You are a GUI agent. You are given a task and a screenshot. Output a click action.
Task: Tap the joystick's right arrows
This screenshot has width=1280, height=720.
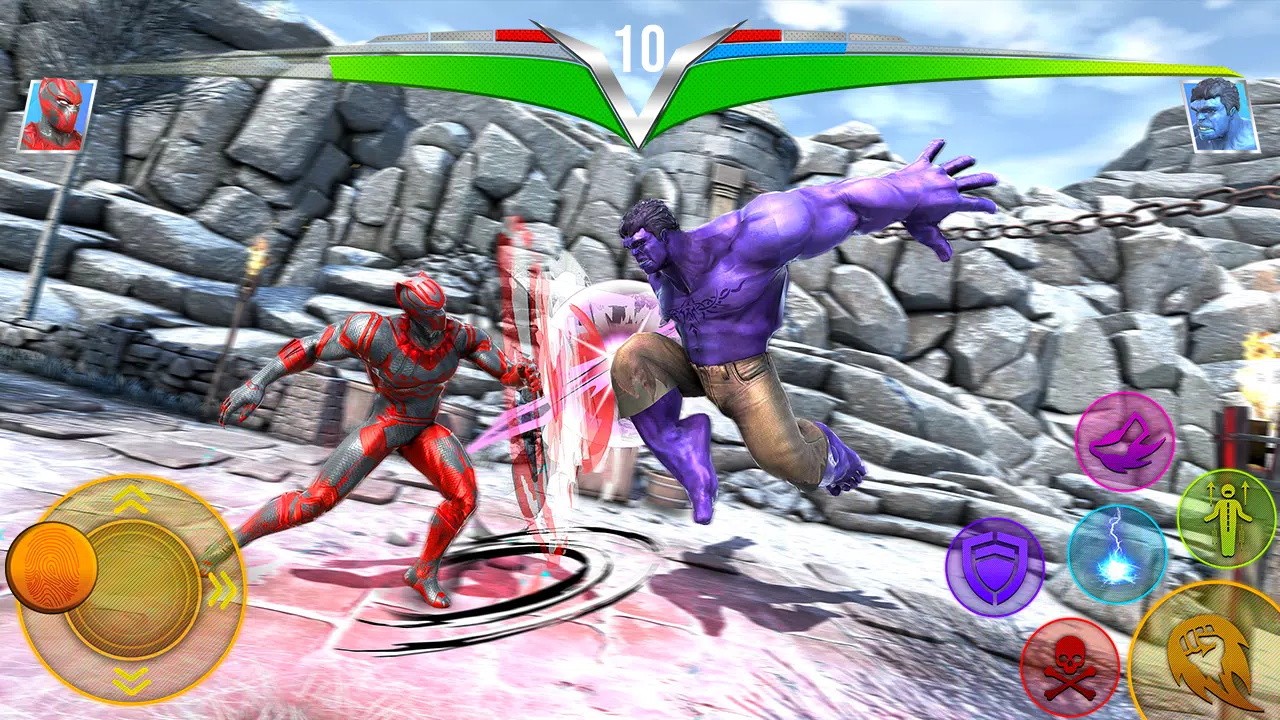coord(222,590)
